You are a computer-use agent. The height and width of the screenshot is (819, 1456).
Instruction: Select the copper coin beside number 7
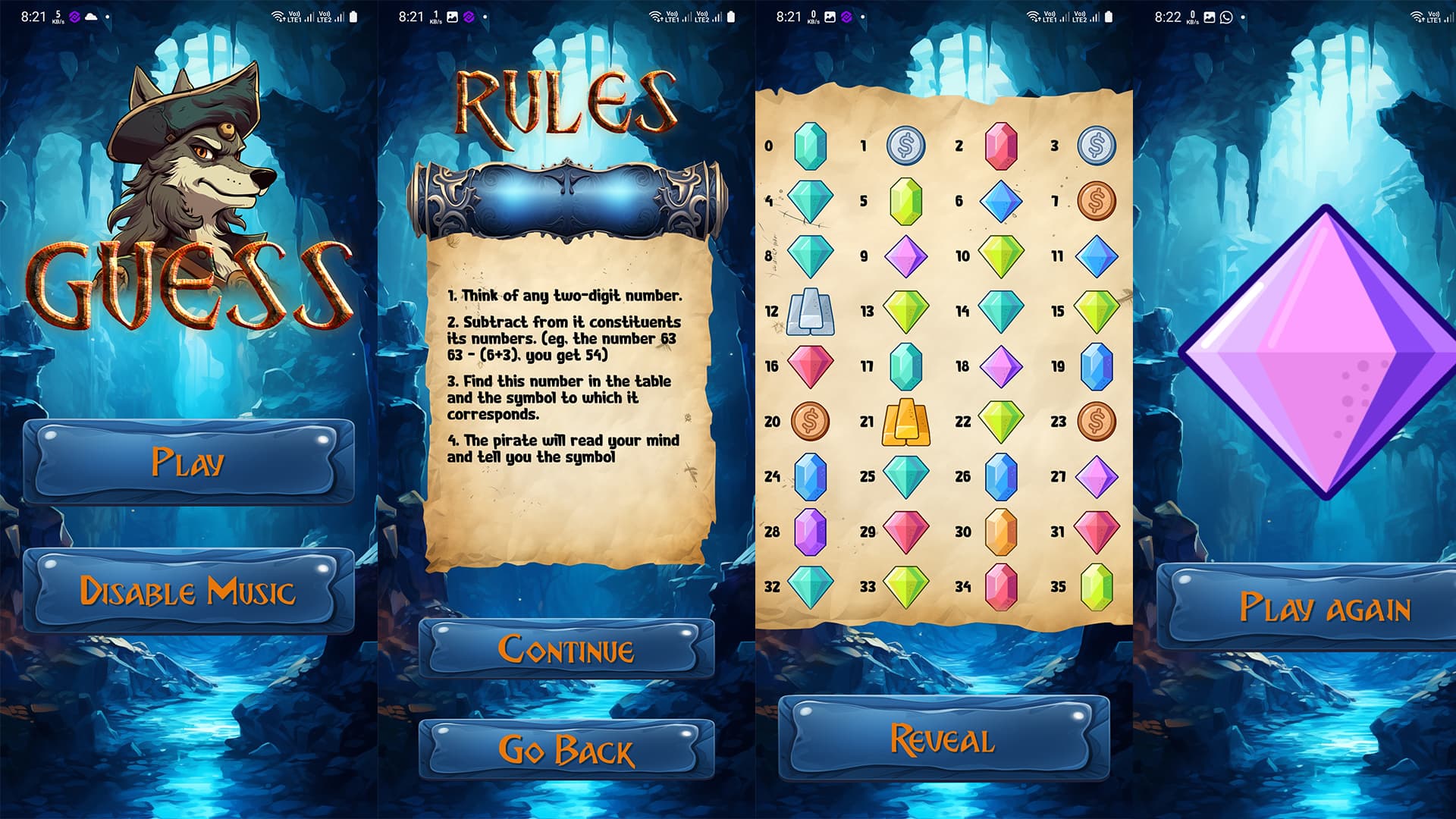(x=1097, y=201)
